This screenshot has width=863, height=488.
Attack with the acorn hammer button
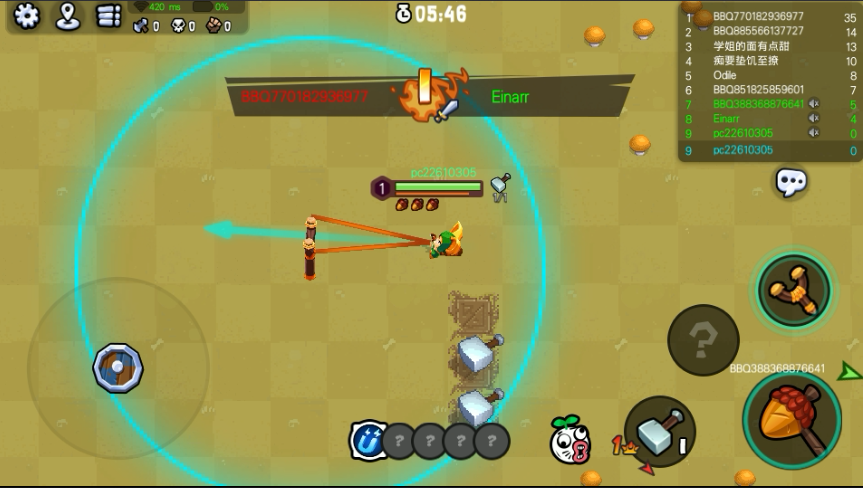[x=791, y=419]
